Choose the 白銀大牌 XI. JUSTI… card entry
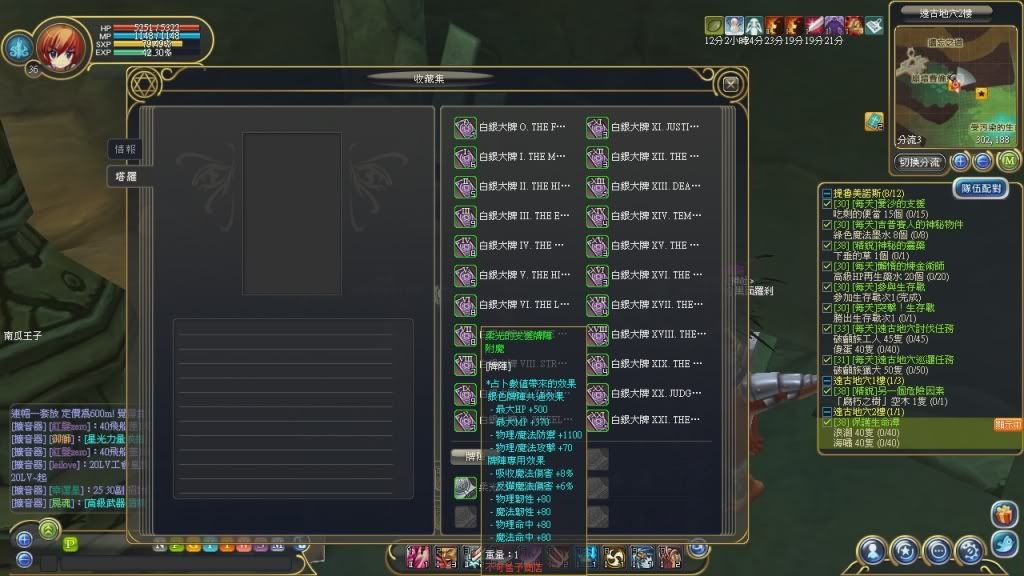Viewport: 1024px width, 576px height. [644, 127]
